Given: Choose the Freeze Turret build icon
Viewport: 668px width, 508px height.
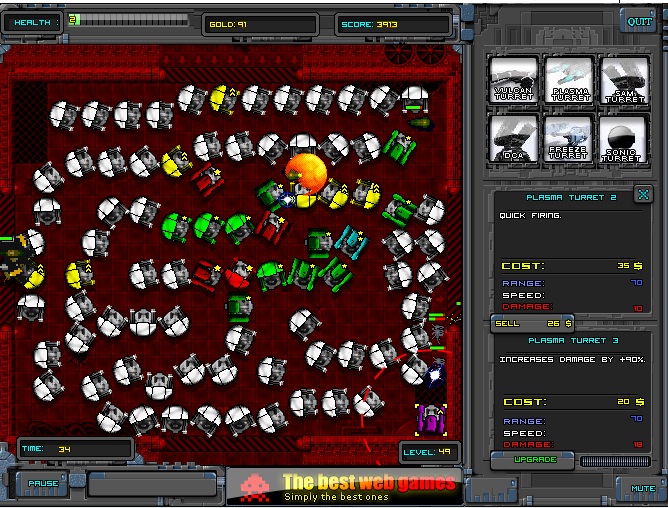Looking at the screenshot, I should pos(569,137).
